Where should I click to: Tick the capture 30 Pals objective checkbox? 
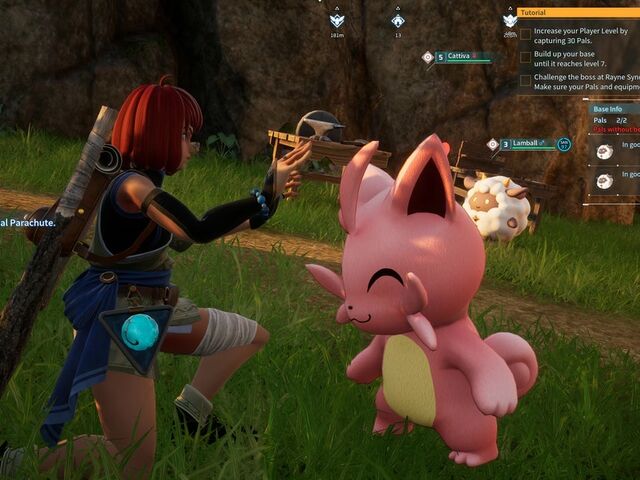click(525, 33)
